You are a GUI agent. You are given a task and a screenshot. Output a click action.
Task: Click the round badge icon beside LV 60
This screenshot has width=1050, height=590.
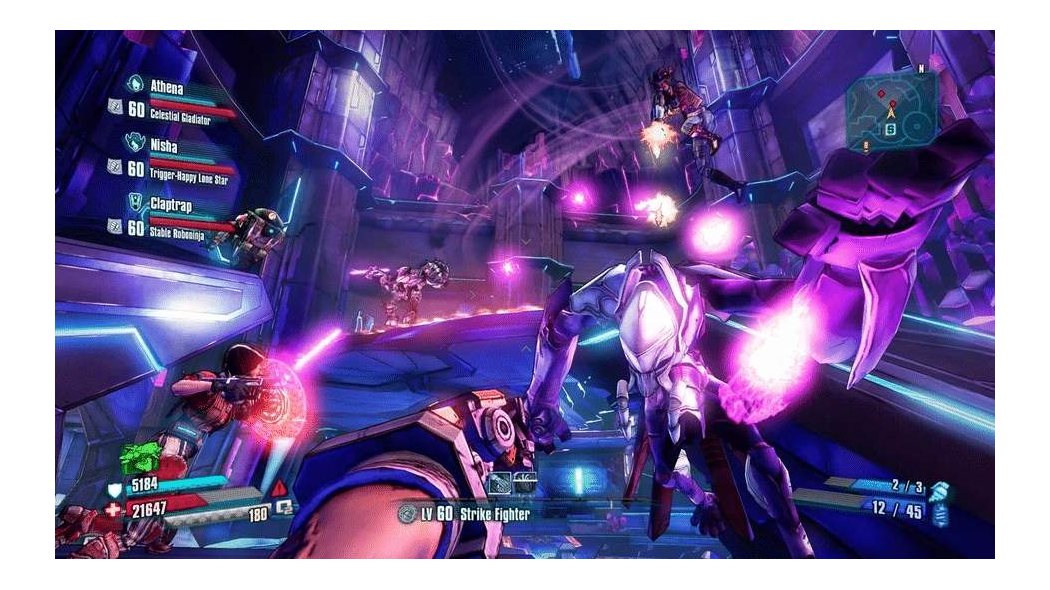pos(406,513)
